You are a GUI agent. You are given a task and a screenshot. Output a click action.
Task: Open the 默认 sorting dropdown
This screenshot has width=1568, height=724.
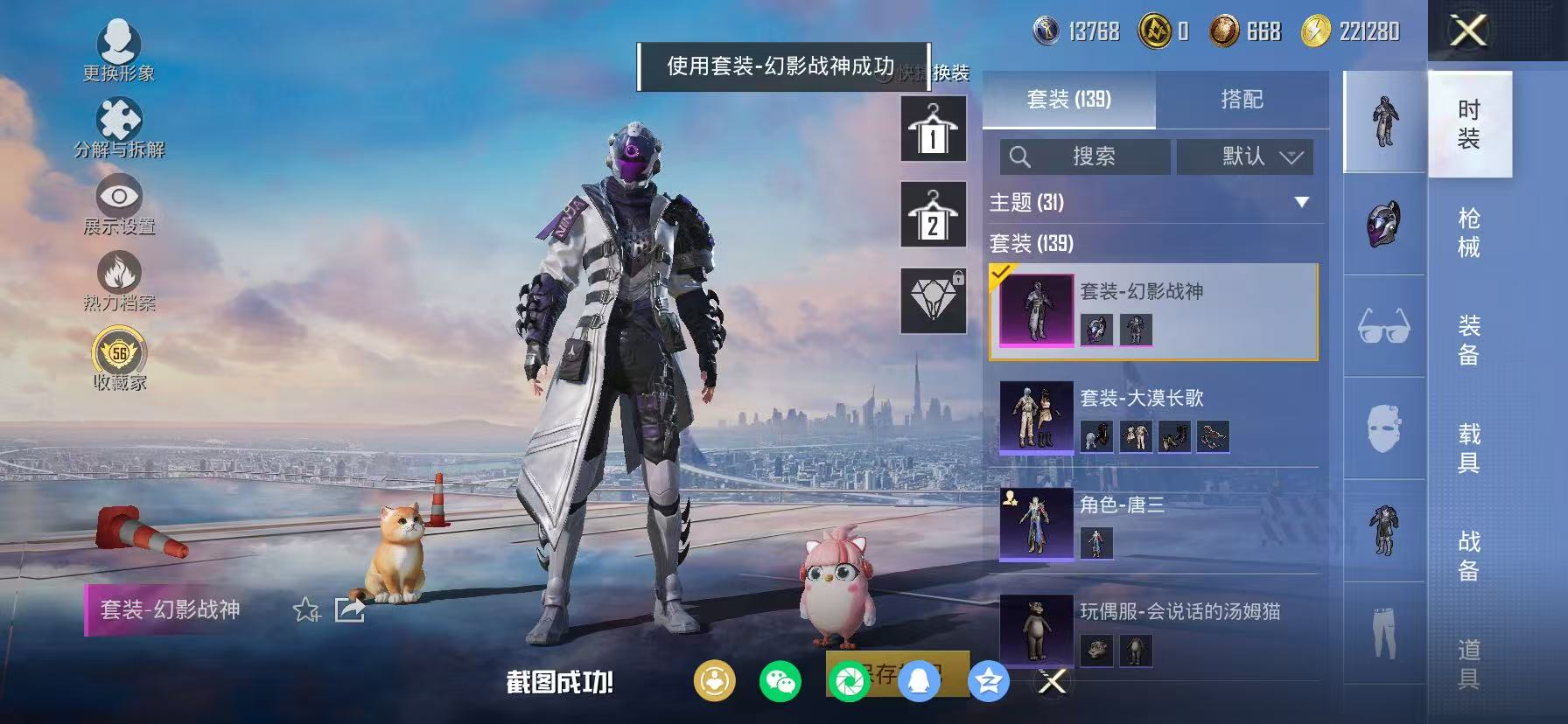(1244, 157)
